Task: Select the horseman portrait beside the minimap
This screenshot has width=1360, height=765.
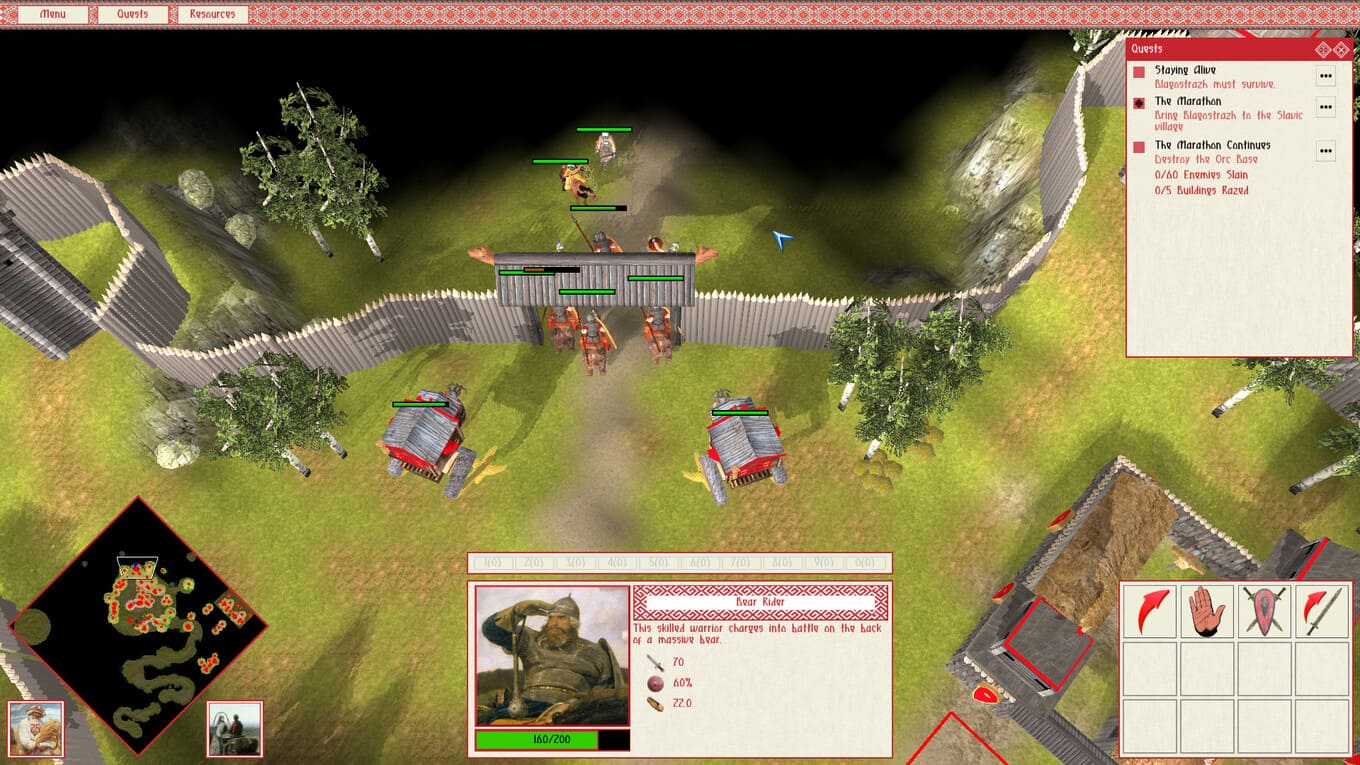Action: (235, 728)
